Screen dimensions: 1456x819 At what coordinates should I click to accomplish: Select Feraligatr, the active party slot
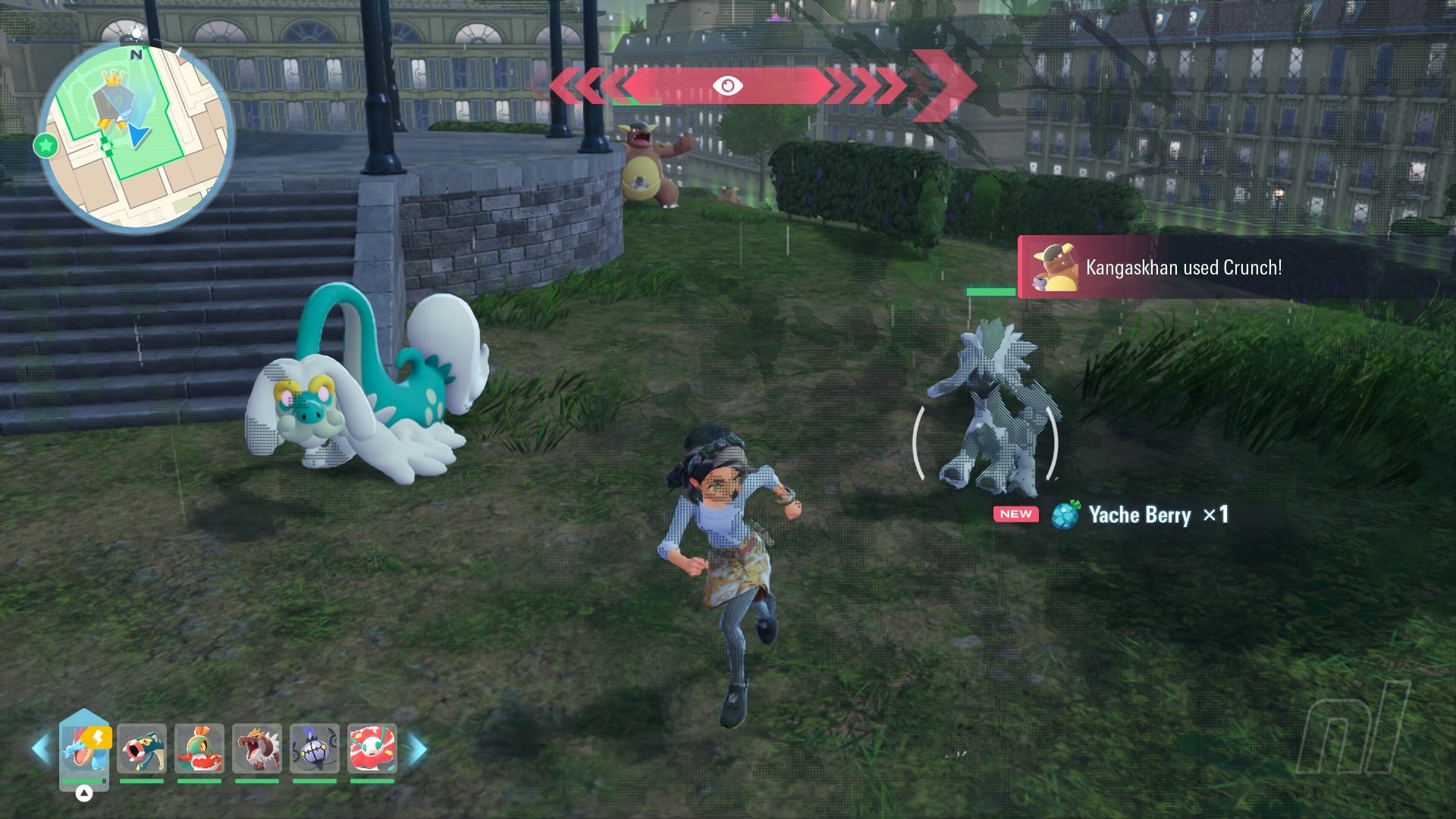point(84,748)
